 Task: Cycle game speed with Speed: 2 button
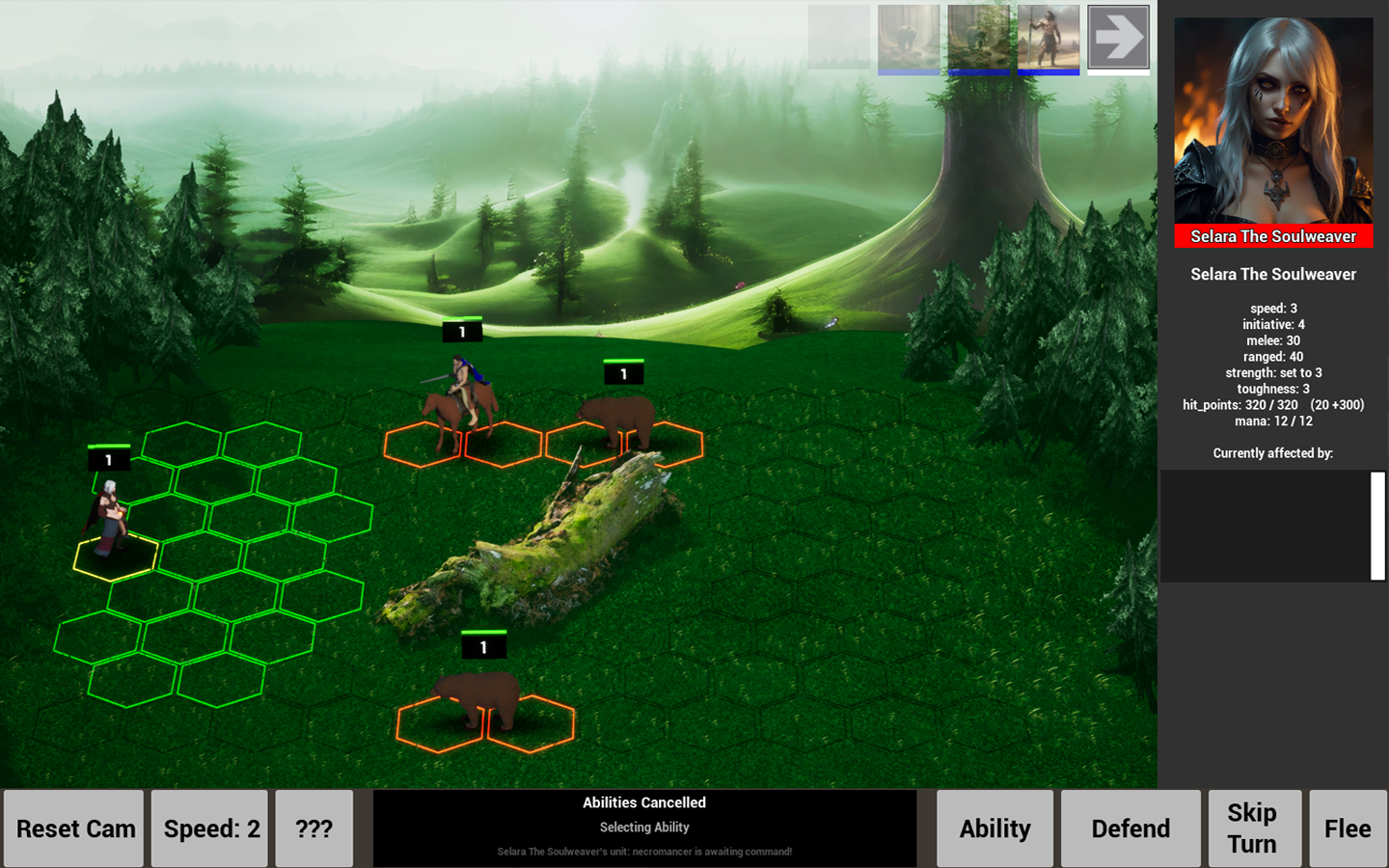[x=208, y=827]
